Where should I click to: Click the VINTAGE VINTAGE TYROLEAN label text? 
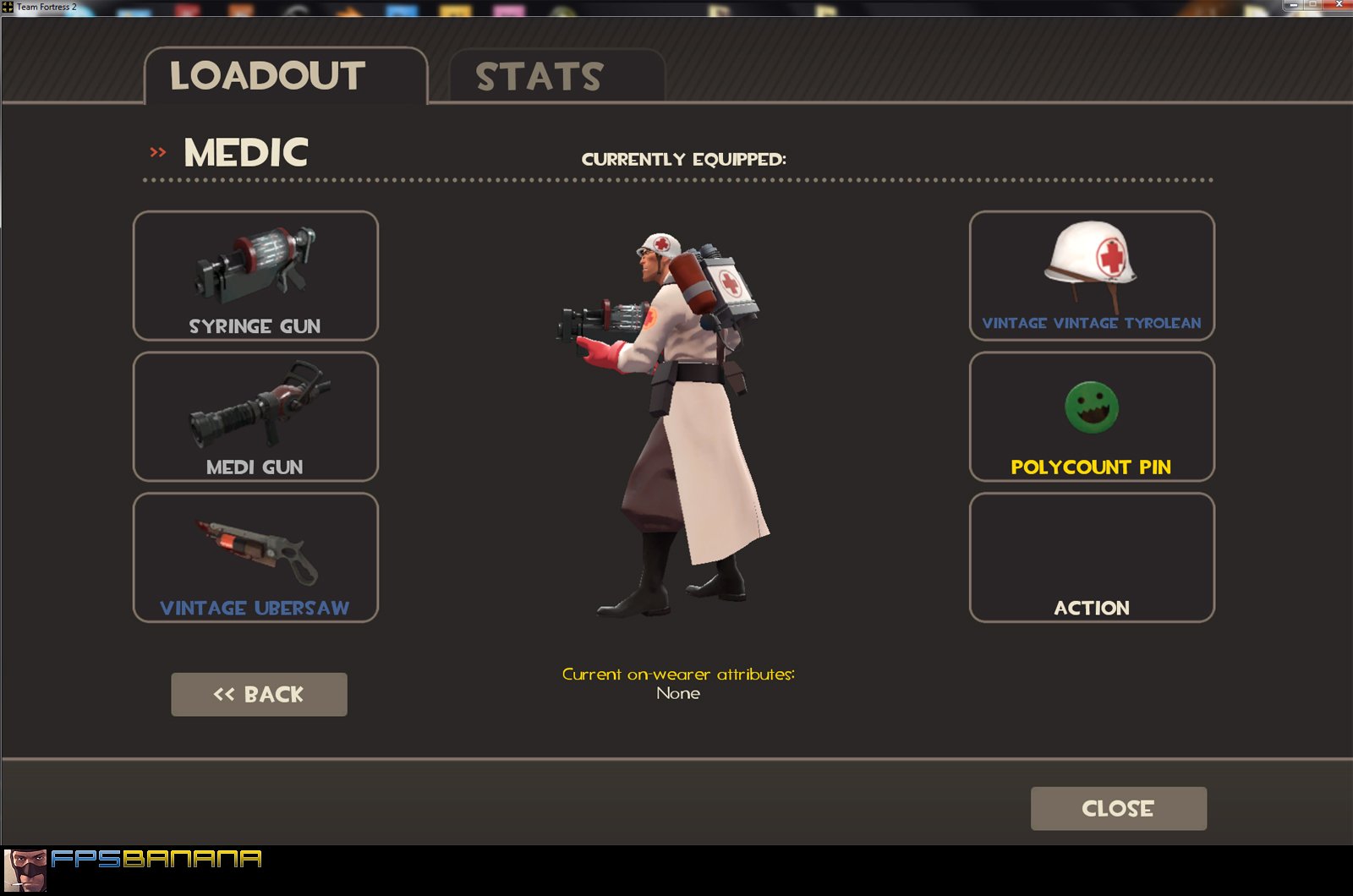[x=1091, y=323]
